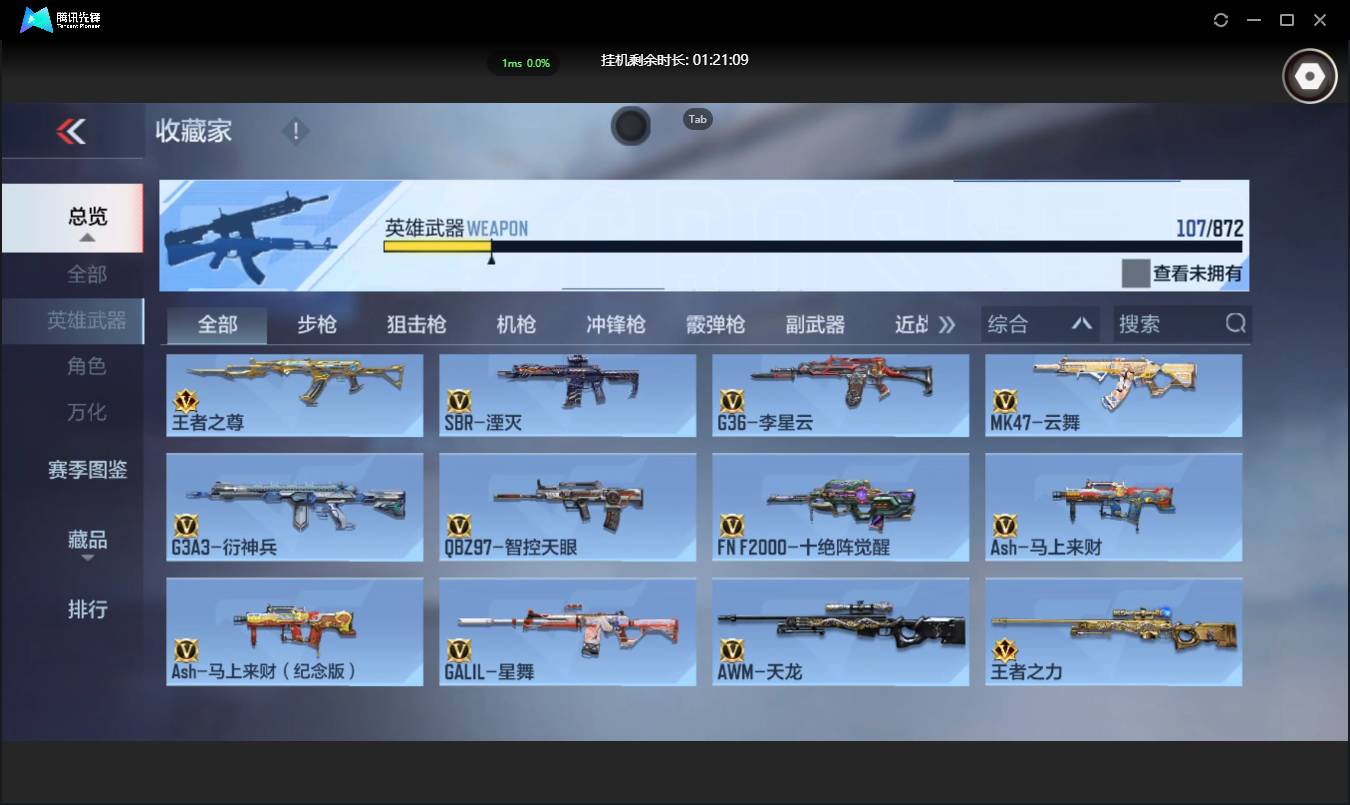Toggle the 英雄武器 sidebar filter
The height and width of the screenshot is (805, 1350).
pos(87,321)
